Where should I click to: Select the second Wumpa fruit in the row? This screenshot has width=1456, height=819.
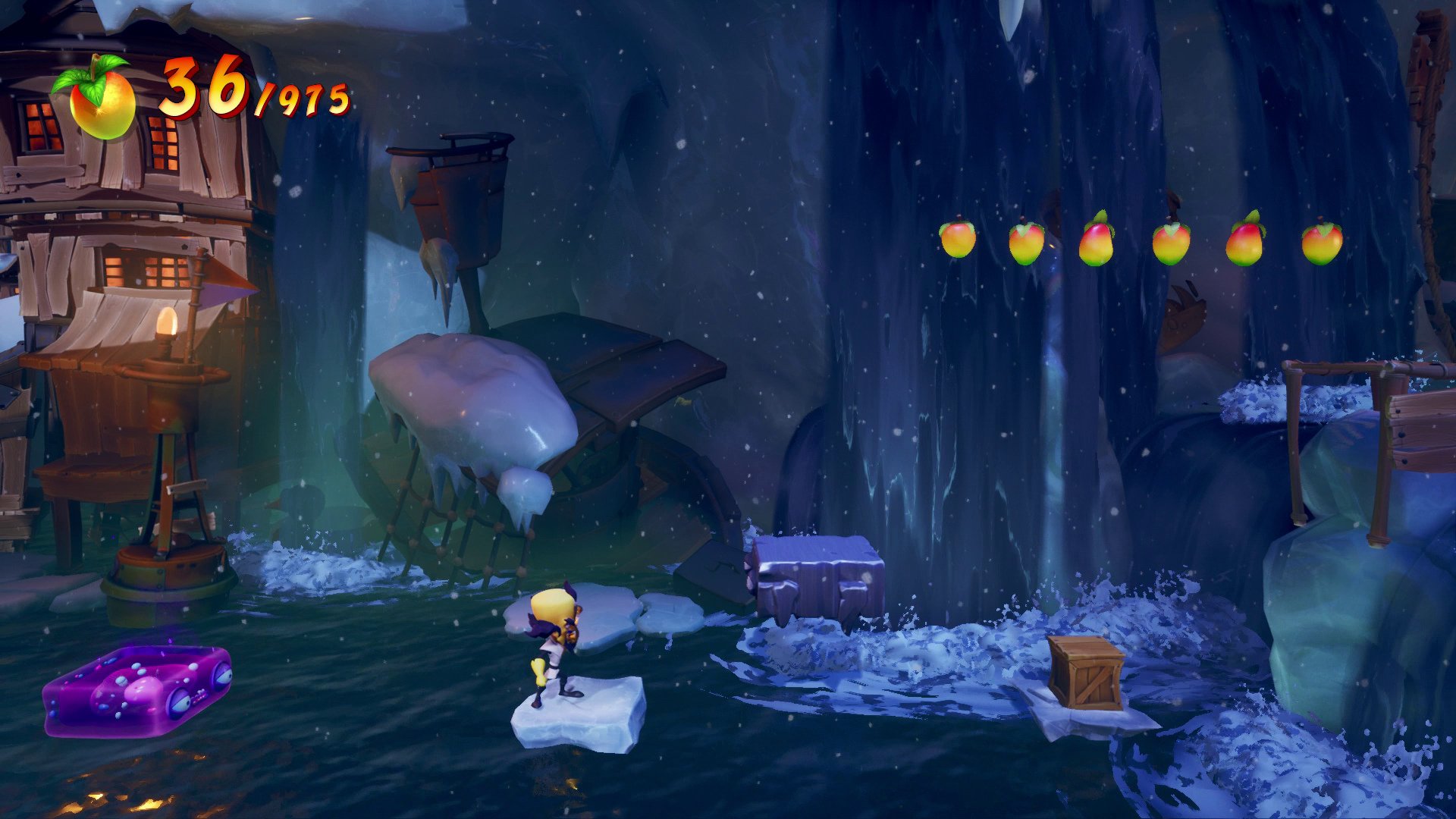1029,240
